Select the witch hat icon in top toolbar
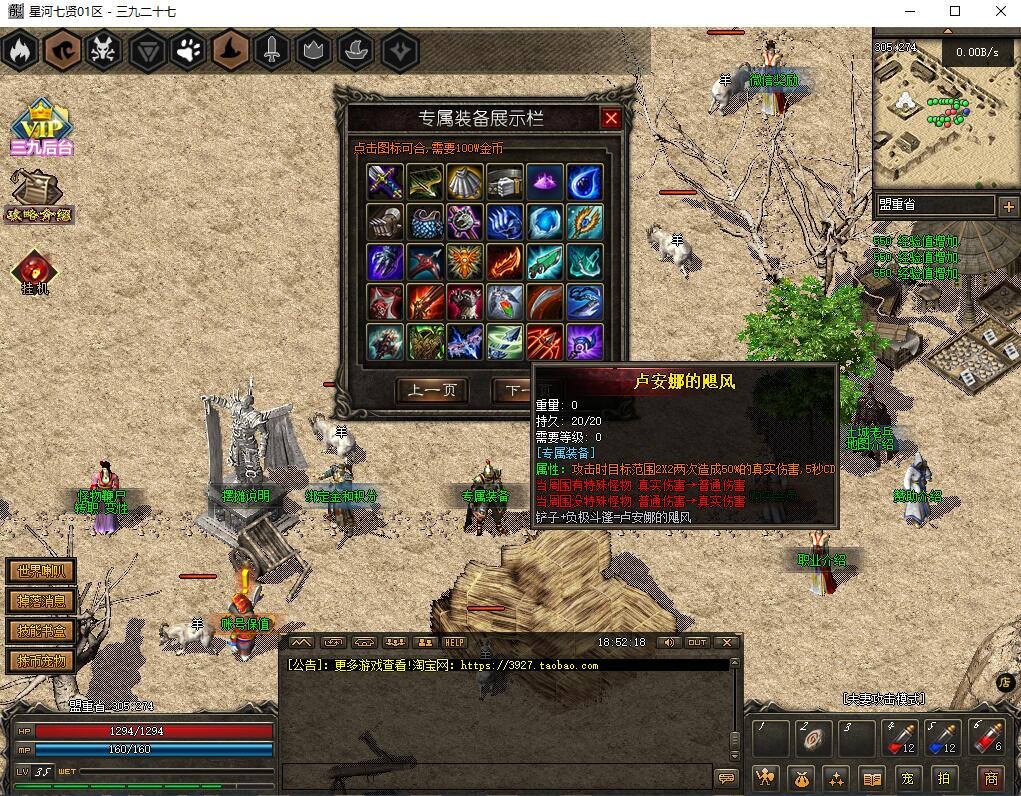 click(229, 51)
